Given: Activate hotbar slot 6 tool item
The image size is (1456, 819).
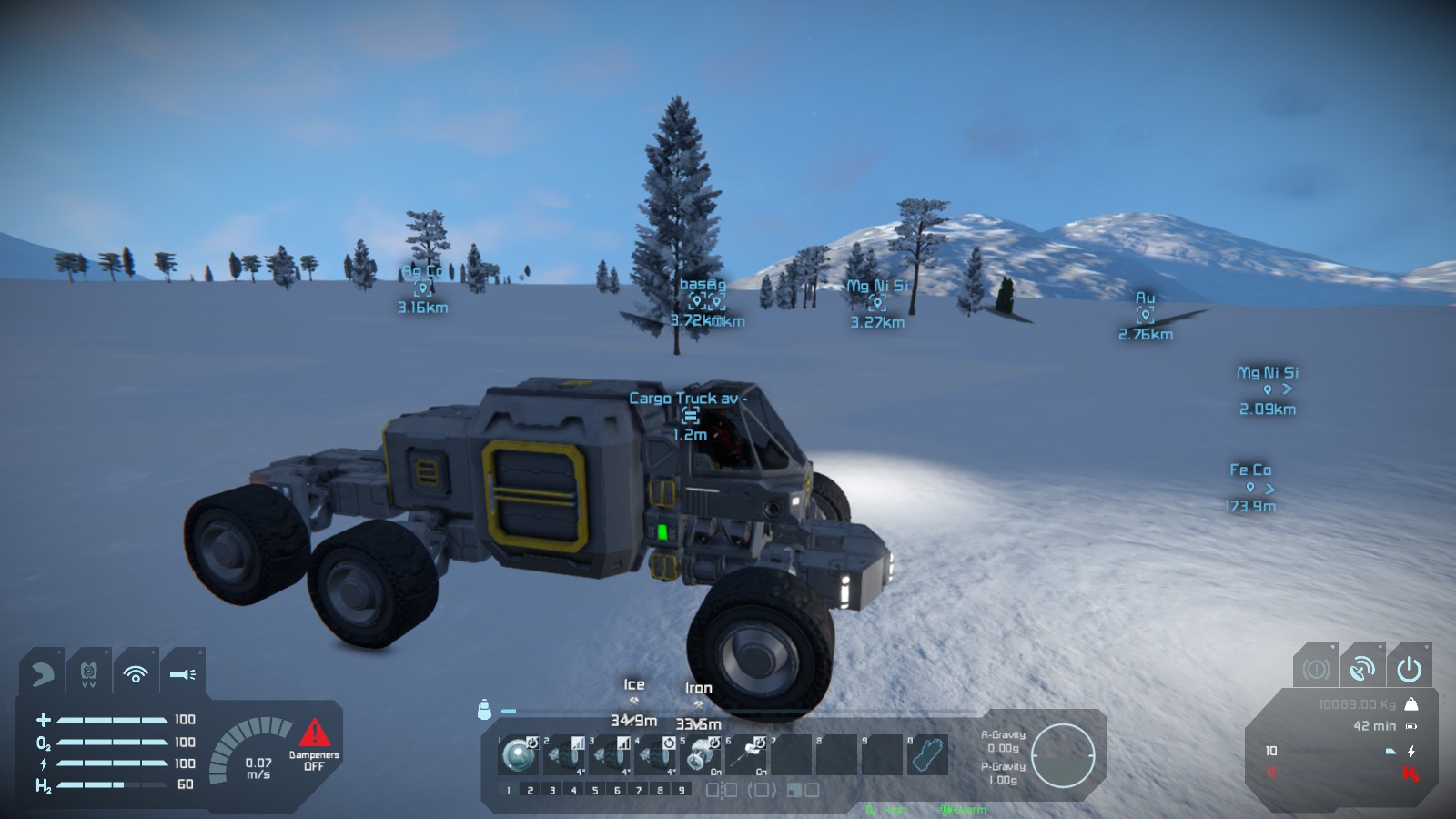Looking at the screenshot, I should pyautogui.click(x=746, y=755).
